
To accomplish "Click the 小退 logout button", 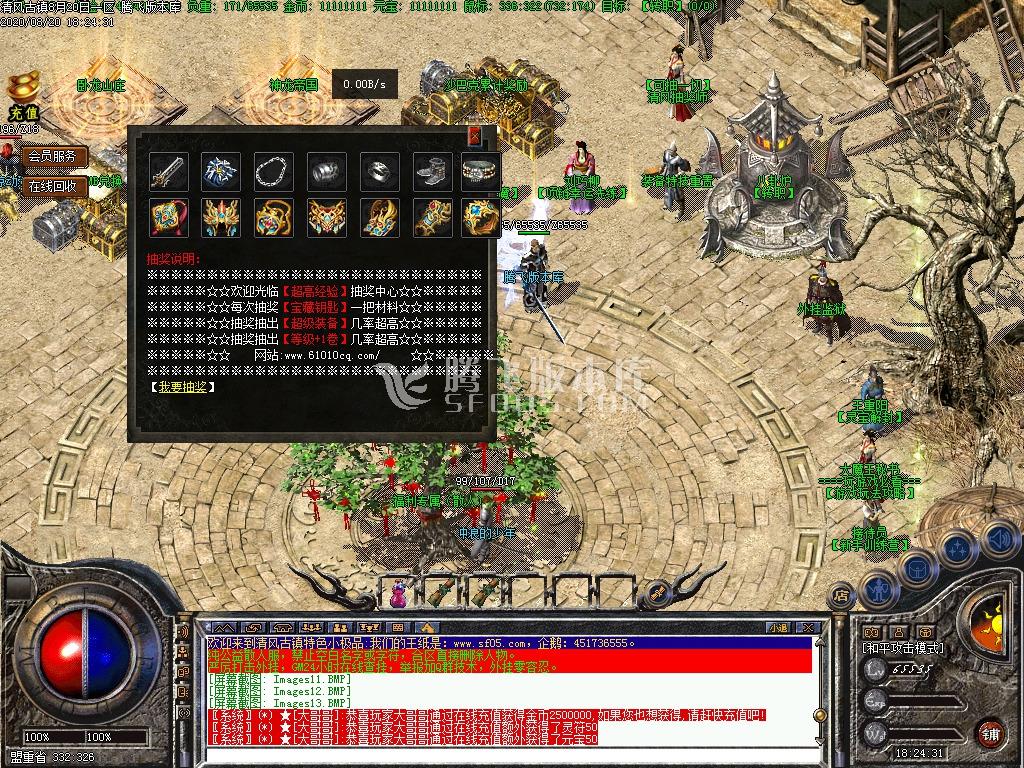I will [778, 627].
